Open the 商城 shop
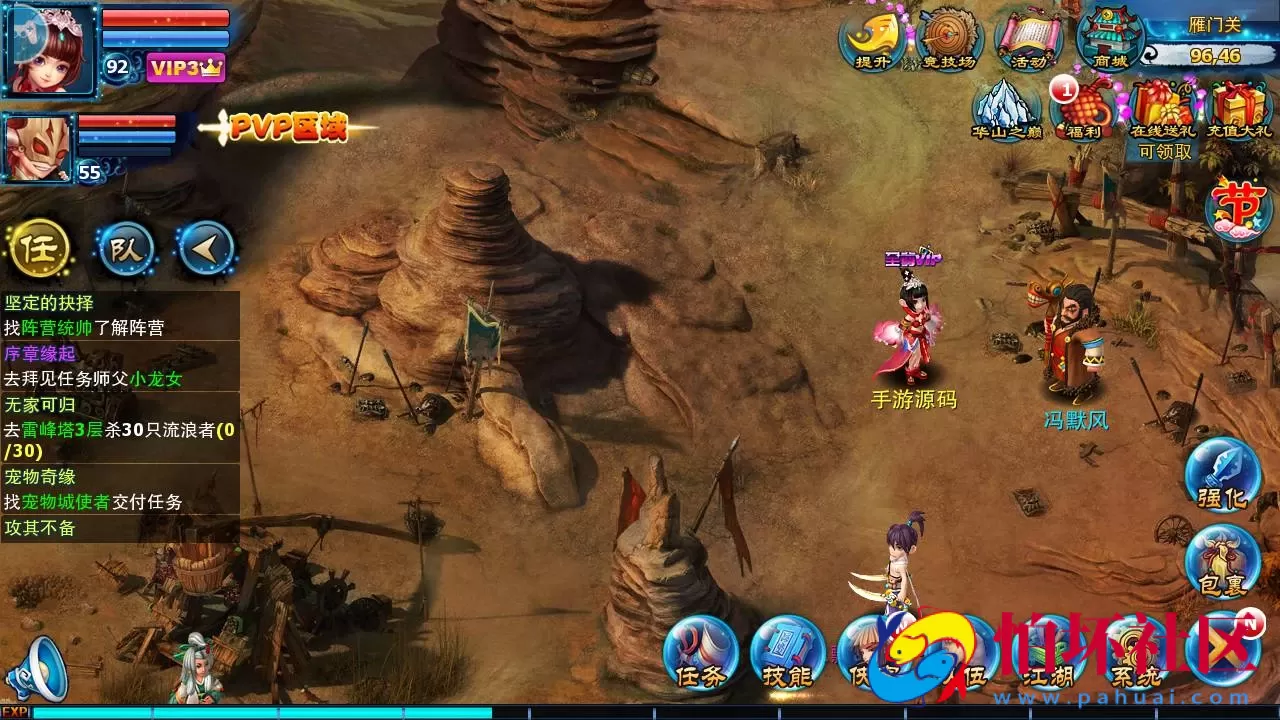Image resolution: width=1280 pixels, height=720 pixels. point(1110,38)
